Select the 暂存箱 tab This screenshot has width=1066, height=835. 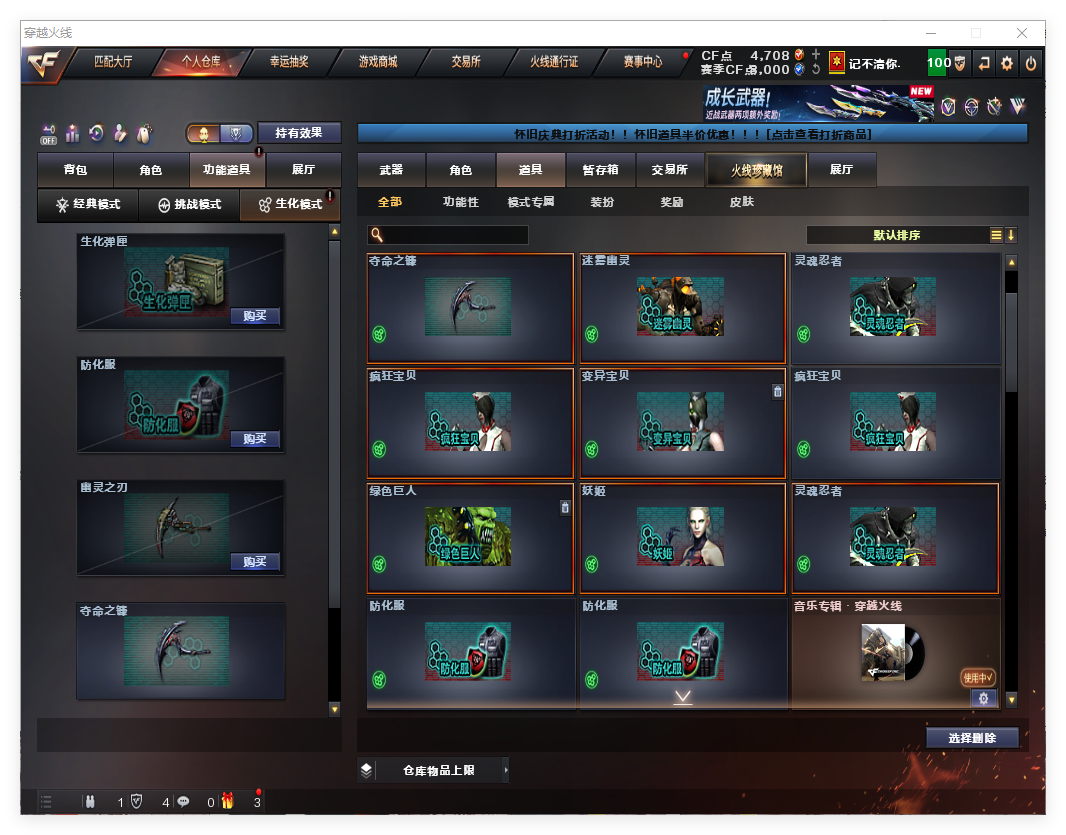[x=600, y=170]
